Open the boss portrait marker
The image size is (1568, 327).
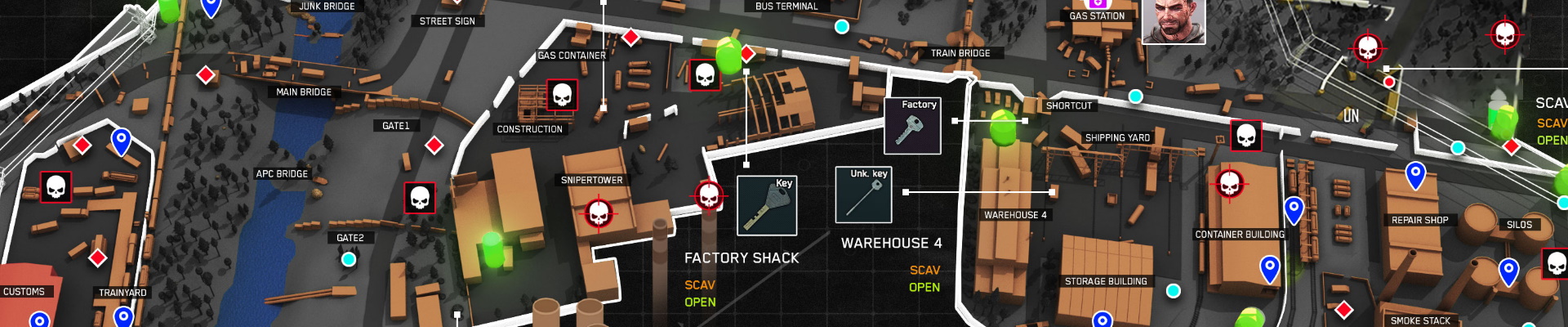tap(1173, 21)
